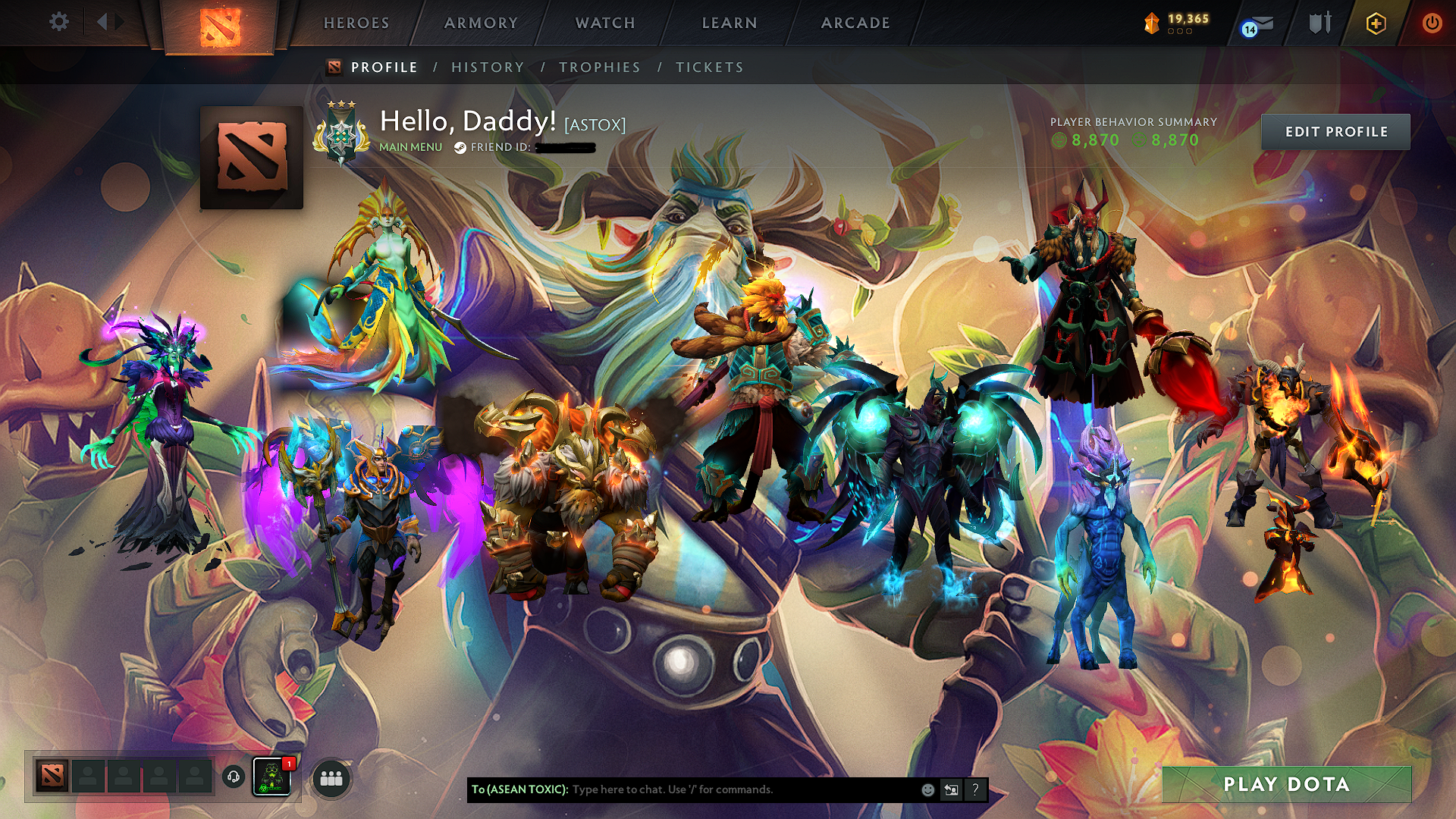Click MAIN MENU below the player name
1456x819 pixels.
click(x=410, y=149)
